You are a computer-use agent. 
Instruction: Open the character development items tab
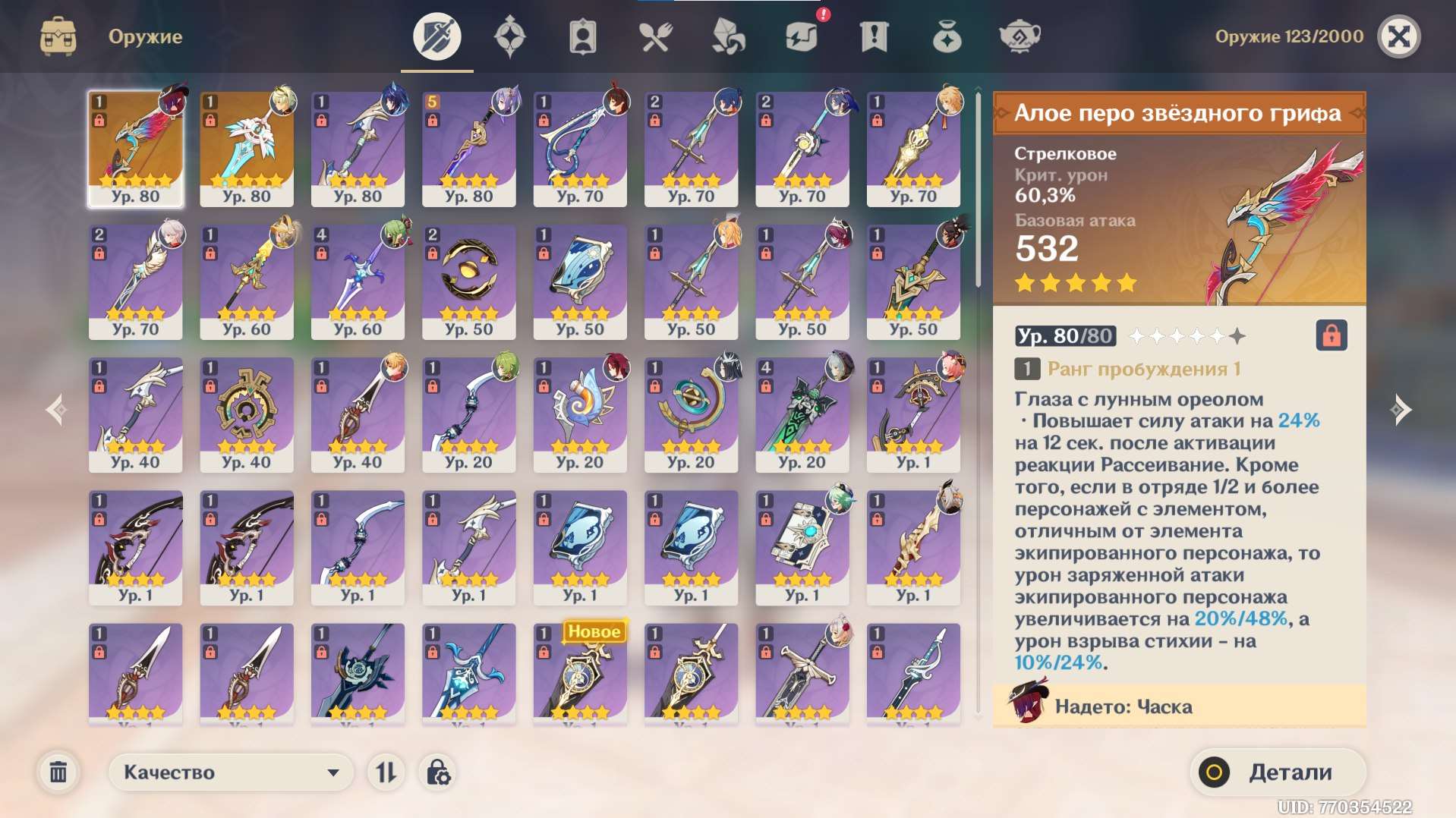click(x=582, y=36)
